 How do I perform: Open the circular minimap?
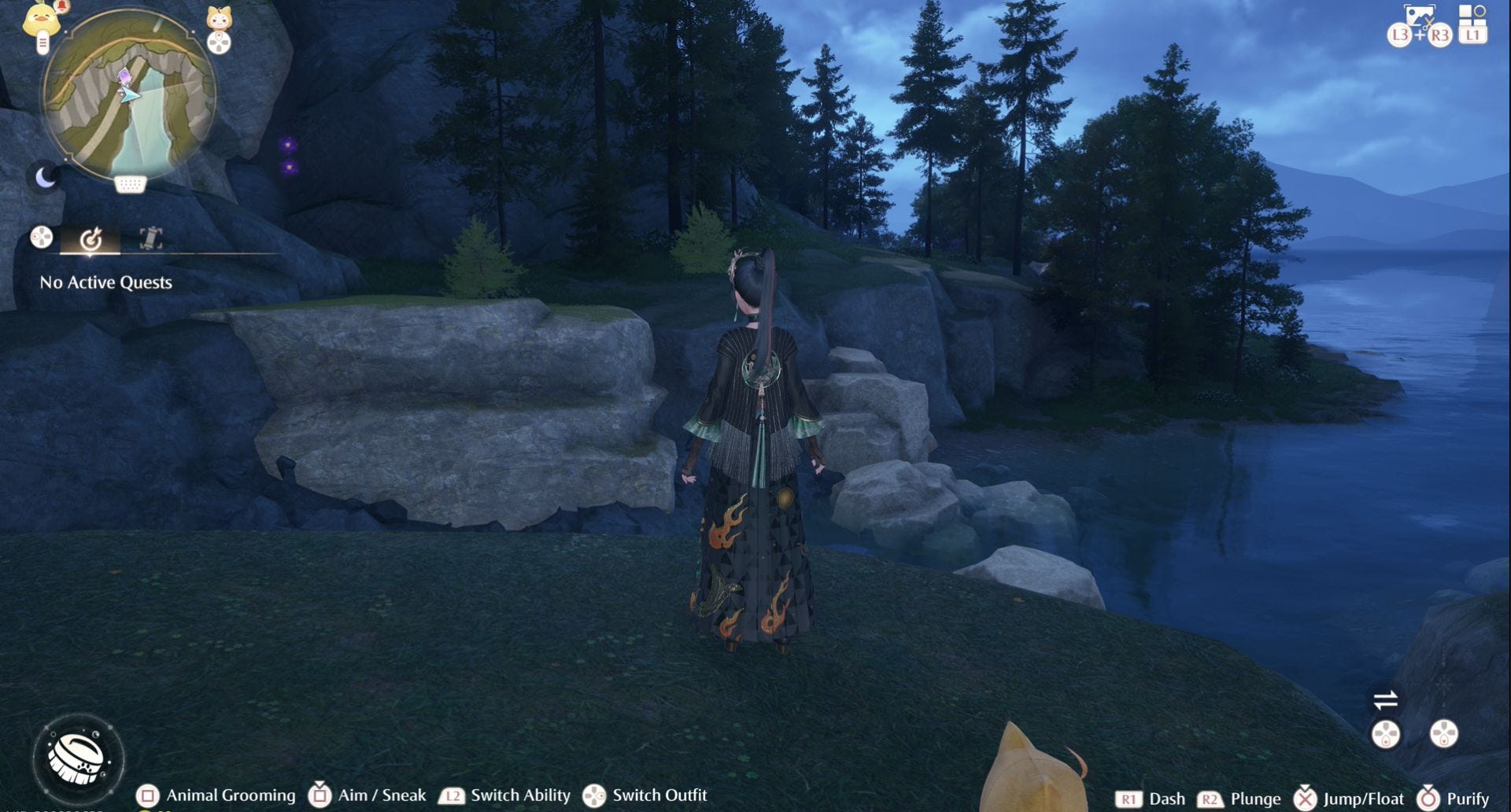tap(129, 94)
